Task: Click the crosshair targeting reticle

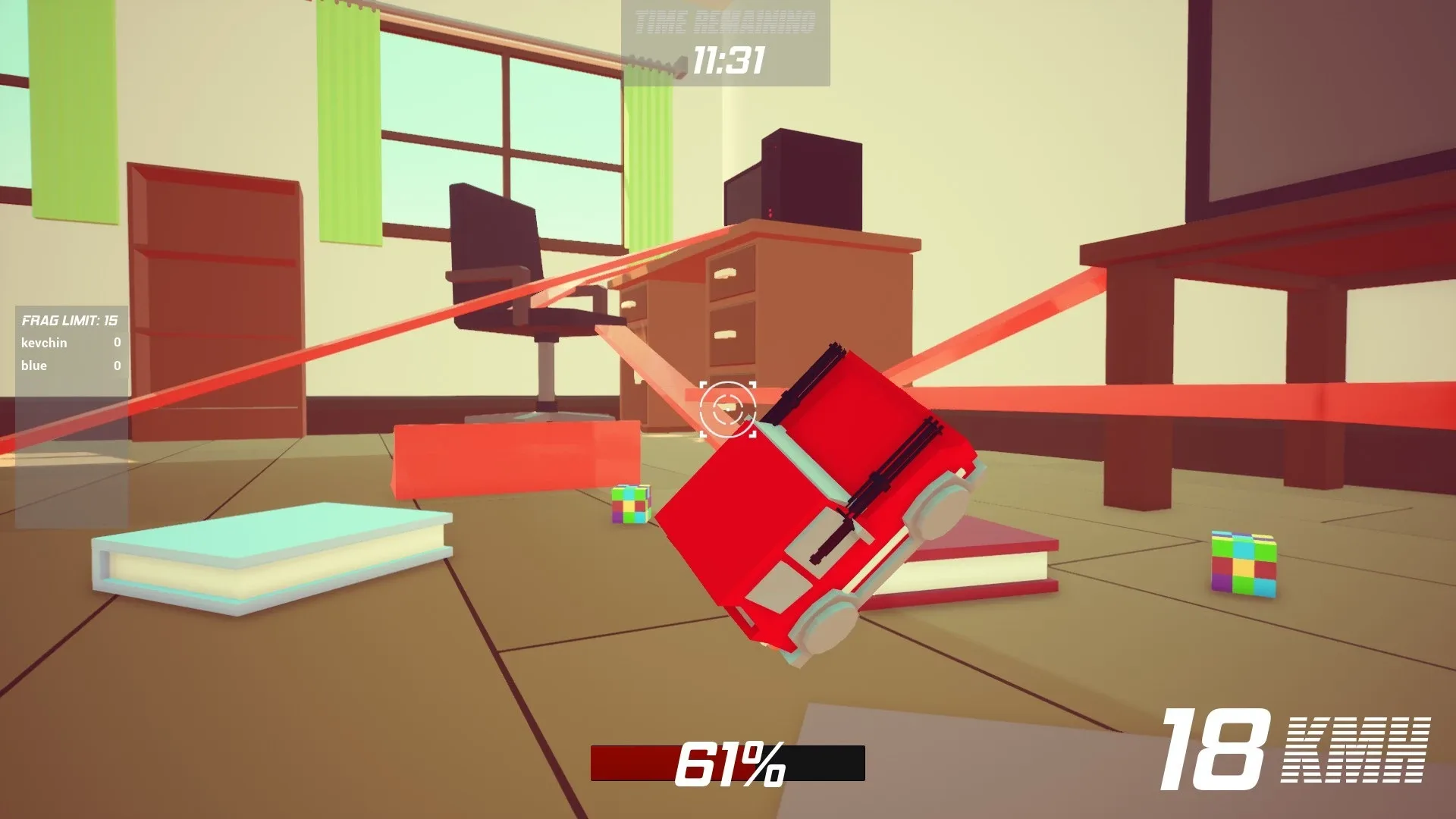Action: 730,410
